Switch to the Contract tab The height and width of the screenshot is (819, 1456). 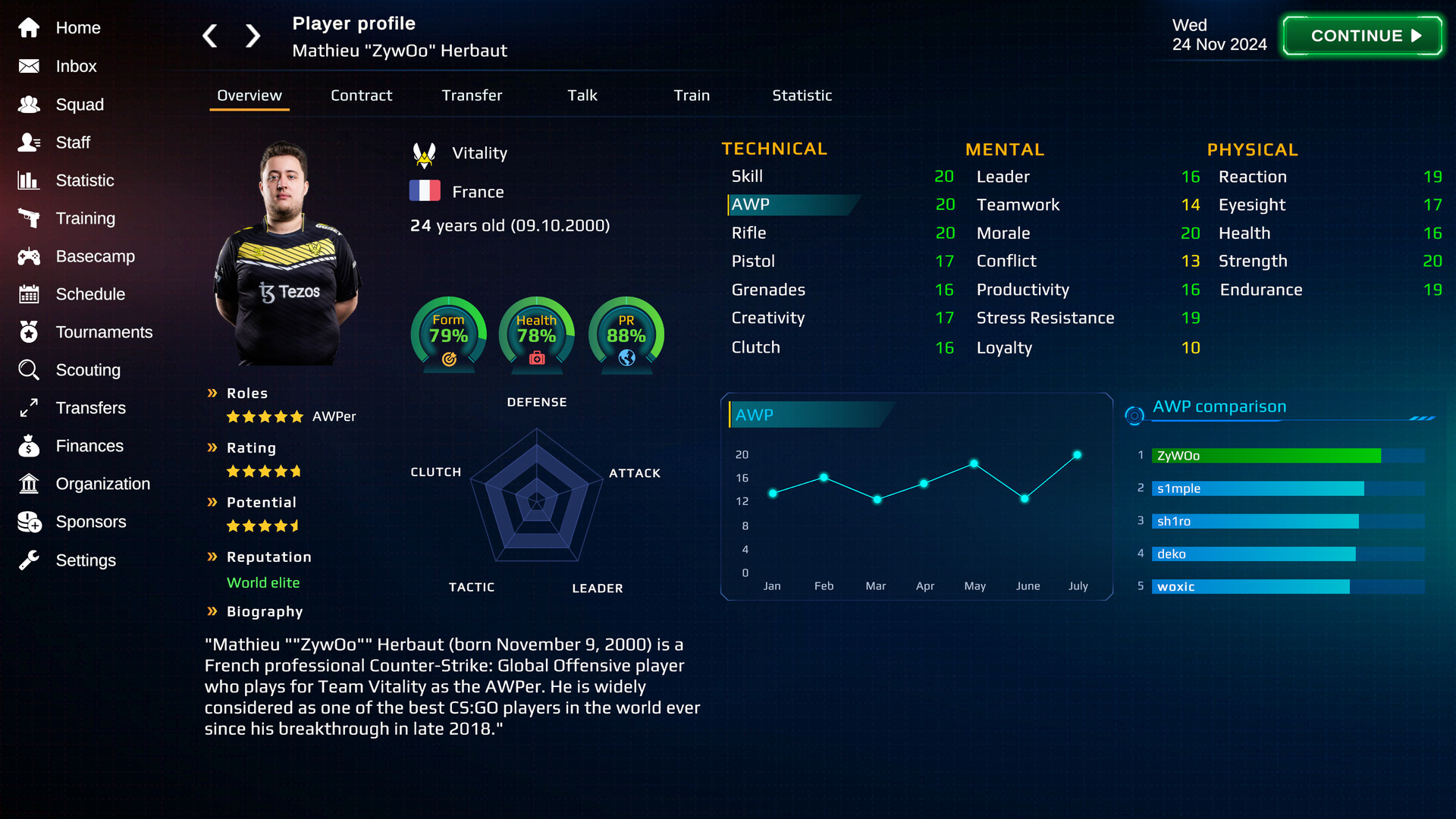tap(361, 96)
